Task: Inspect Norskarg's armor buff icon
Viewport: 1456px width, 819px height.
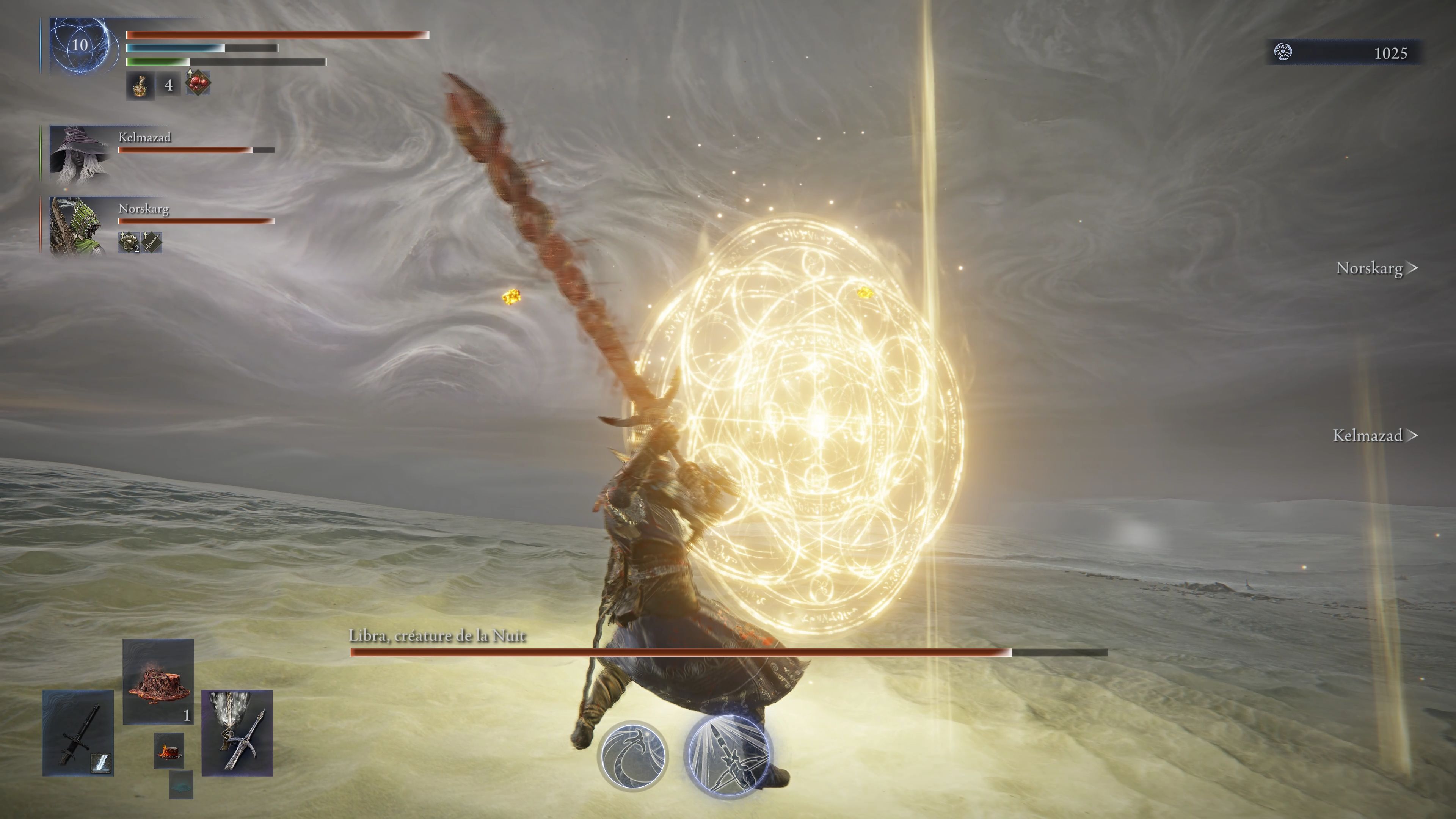Action: (129, 242)
